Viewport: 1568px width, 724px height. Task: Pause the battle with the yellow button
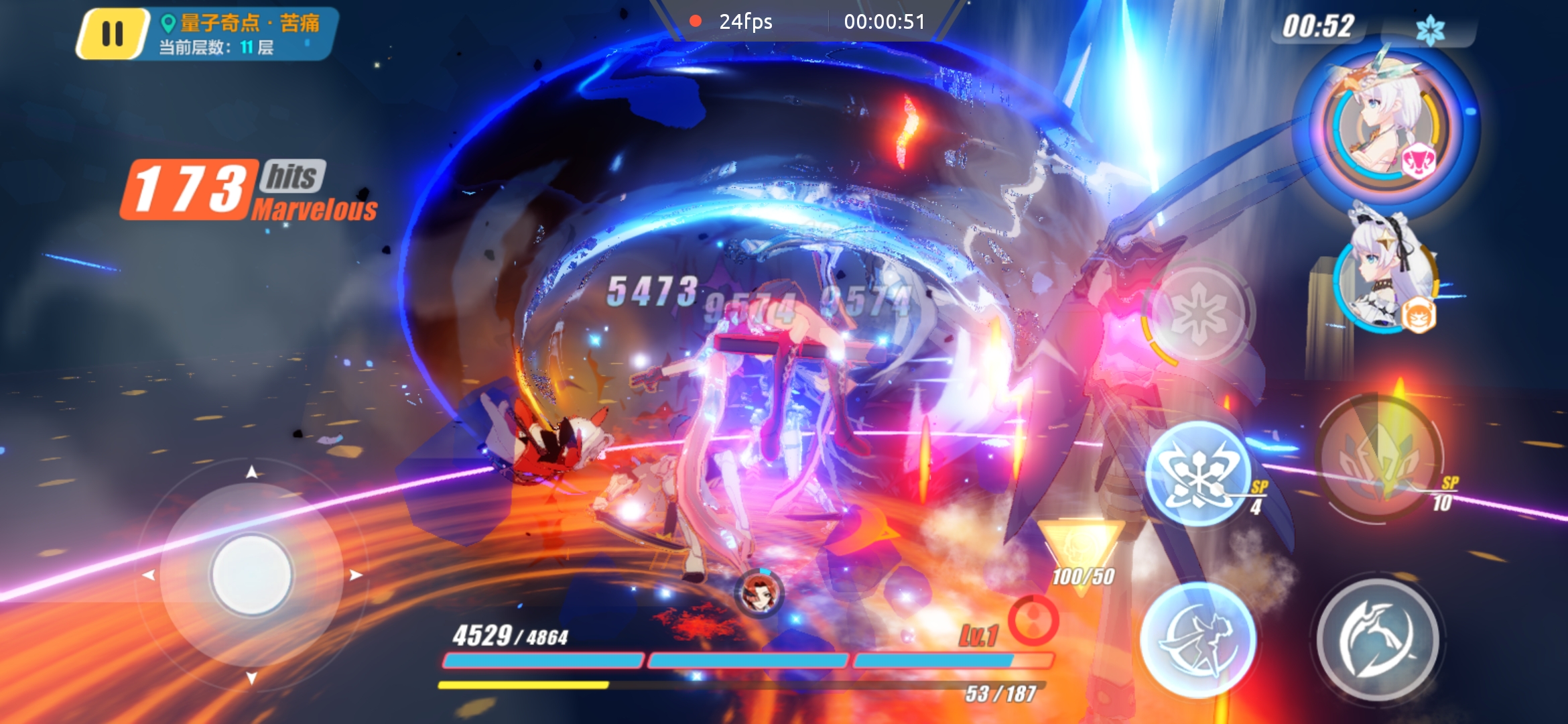pos(113,34)
